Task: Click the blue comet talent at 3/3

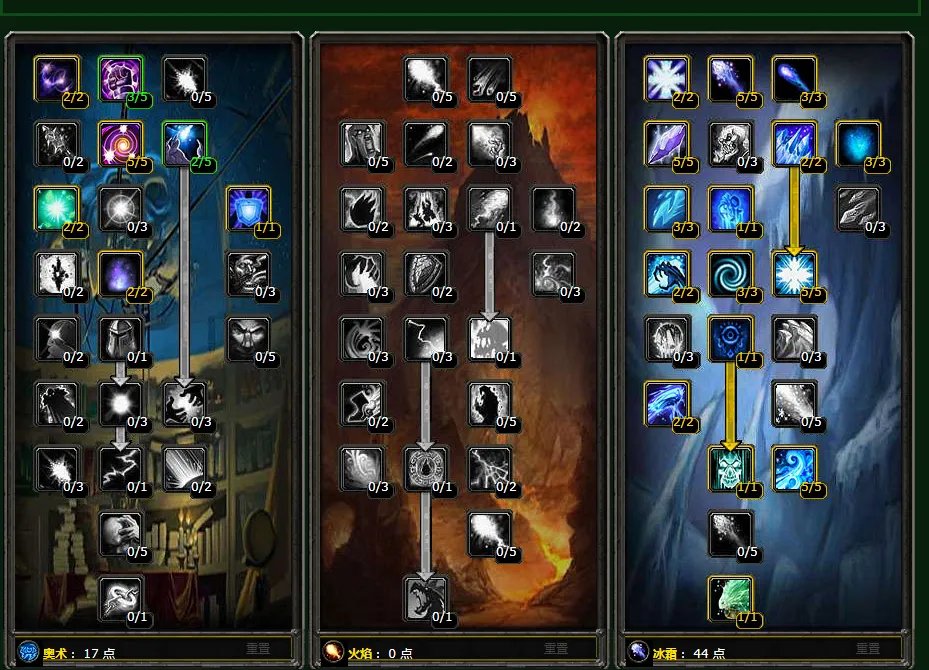Action: (794, 78)
